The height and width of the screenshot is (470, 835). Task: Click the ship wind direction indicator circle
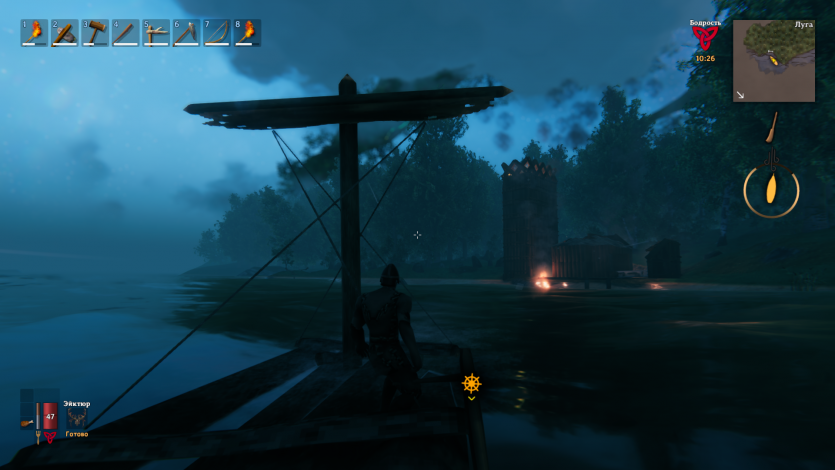[771, 189]
